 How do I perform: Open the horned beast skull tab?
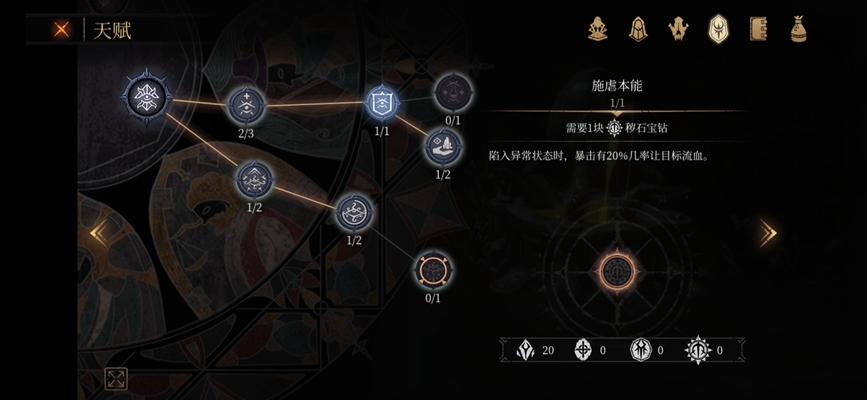tap(677, 29)
